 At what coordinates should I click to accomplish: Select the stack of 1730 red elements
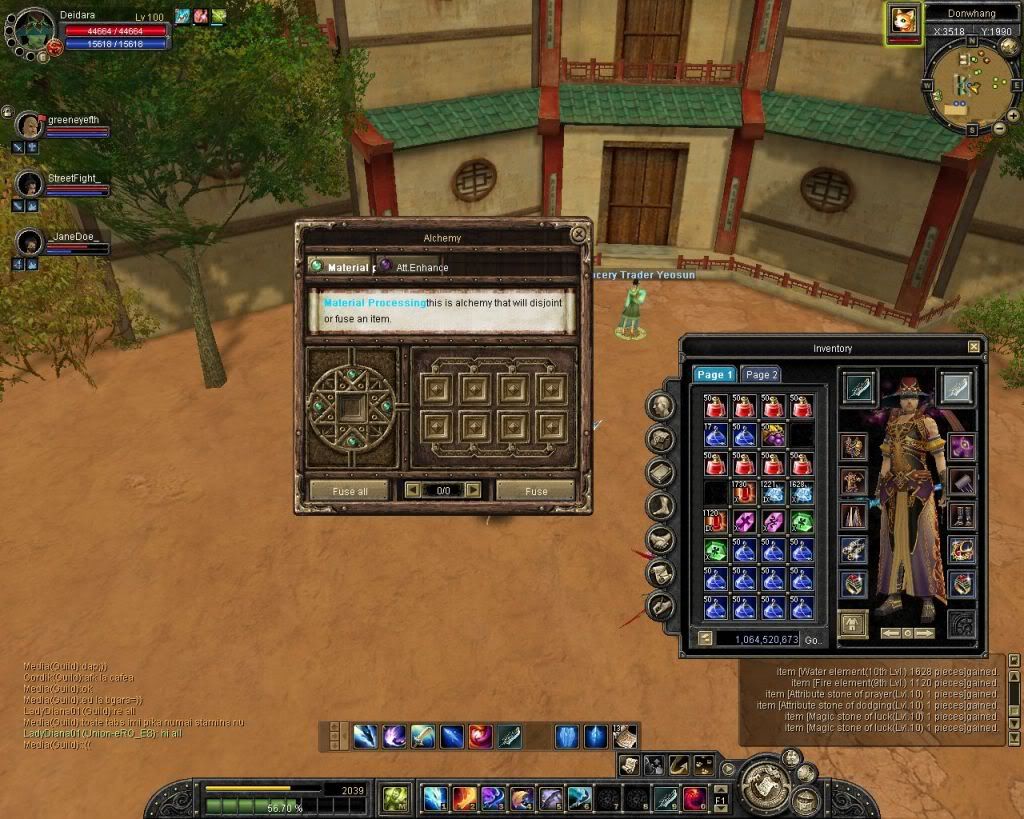[x=743, y=493]
